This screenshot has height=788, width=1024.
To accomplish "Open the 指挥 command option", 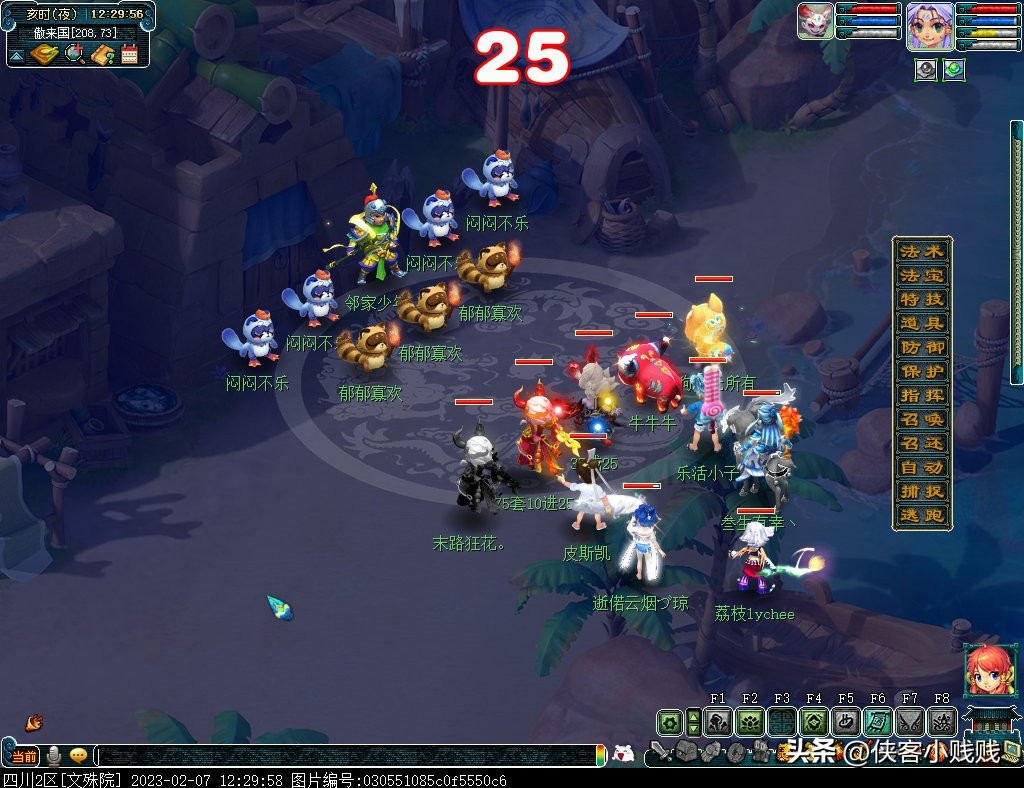I will [x=921, y=395].
